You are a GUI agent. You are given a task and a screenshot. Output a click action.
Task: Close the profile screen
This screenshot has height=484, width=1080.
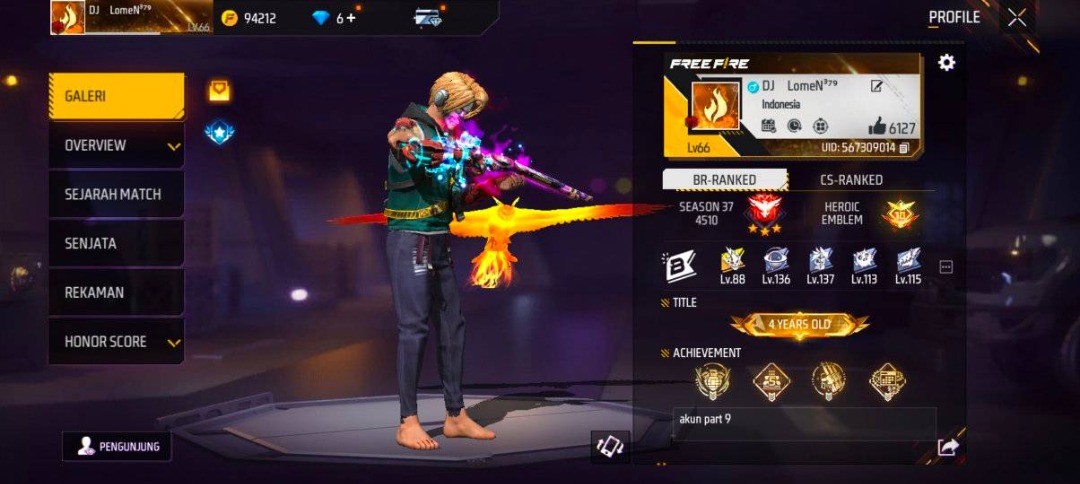pos(1017,17)
